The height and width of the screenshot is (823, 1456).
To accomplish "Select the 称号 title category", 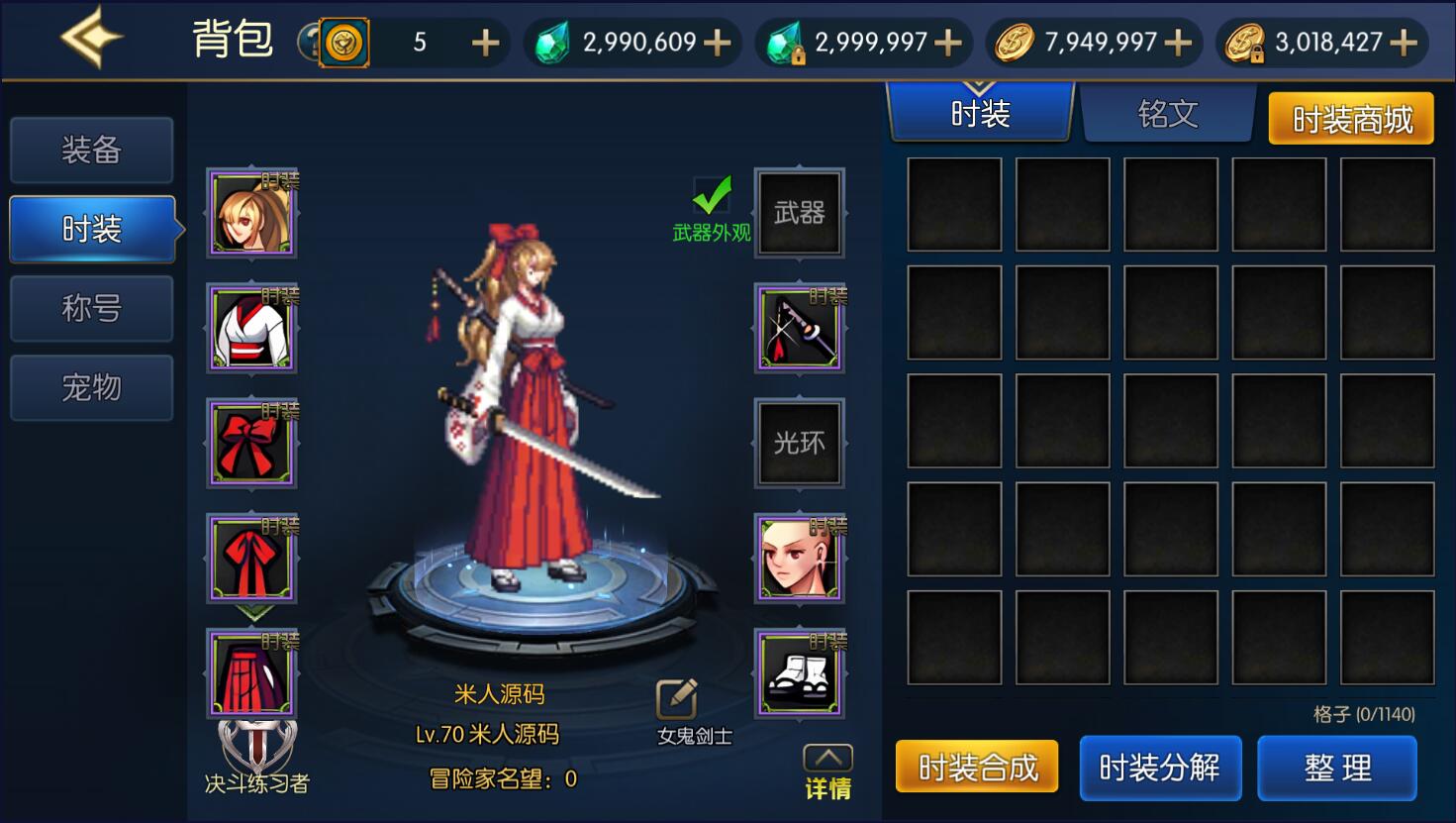I will (x=91, y=309).
